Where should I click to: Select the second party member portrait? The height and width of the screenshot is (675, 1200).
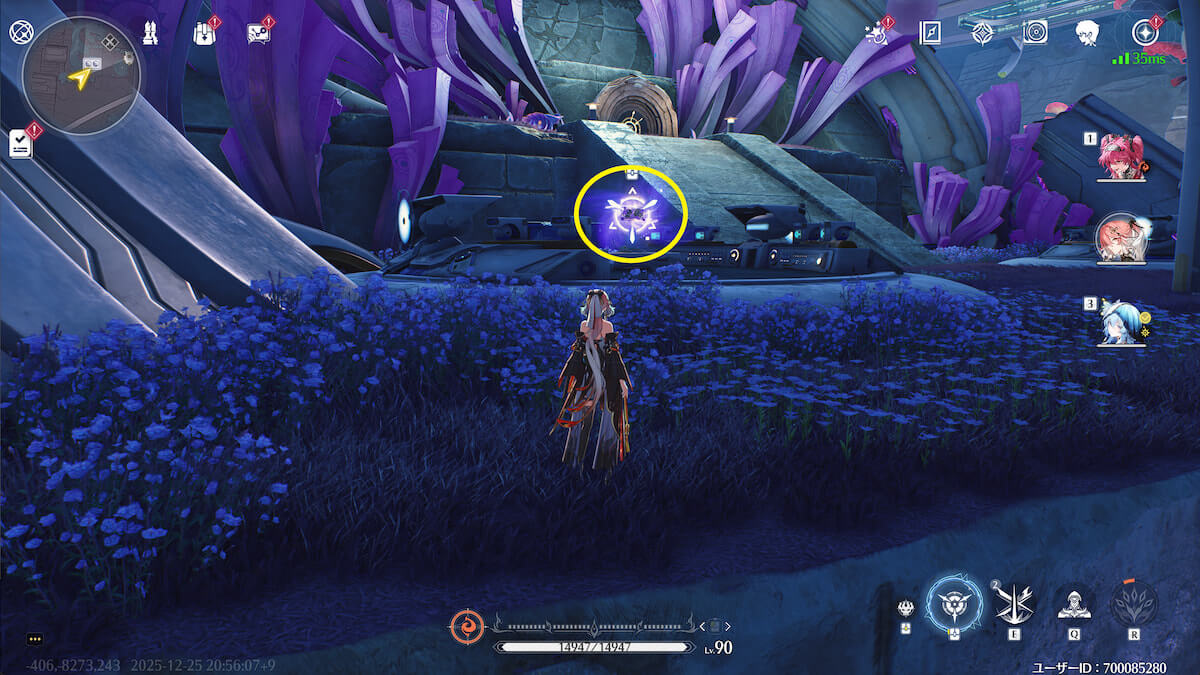[x=1121, y=238]
